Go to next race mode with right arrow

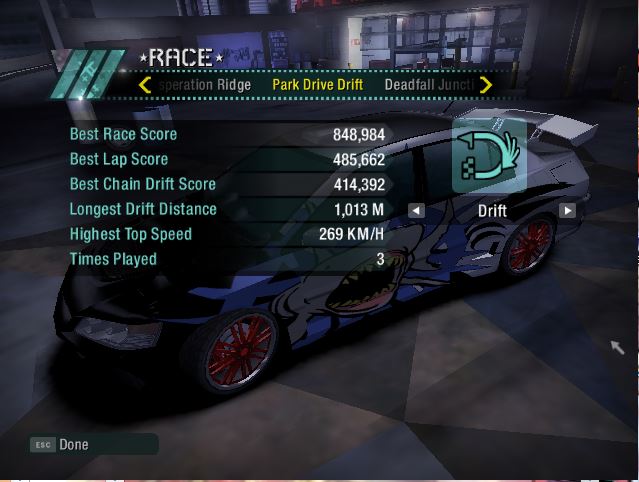(x=567, y=211)
